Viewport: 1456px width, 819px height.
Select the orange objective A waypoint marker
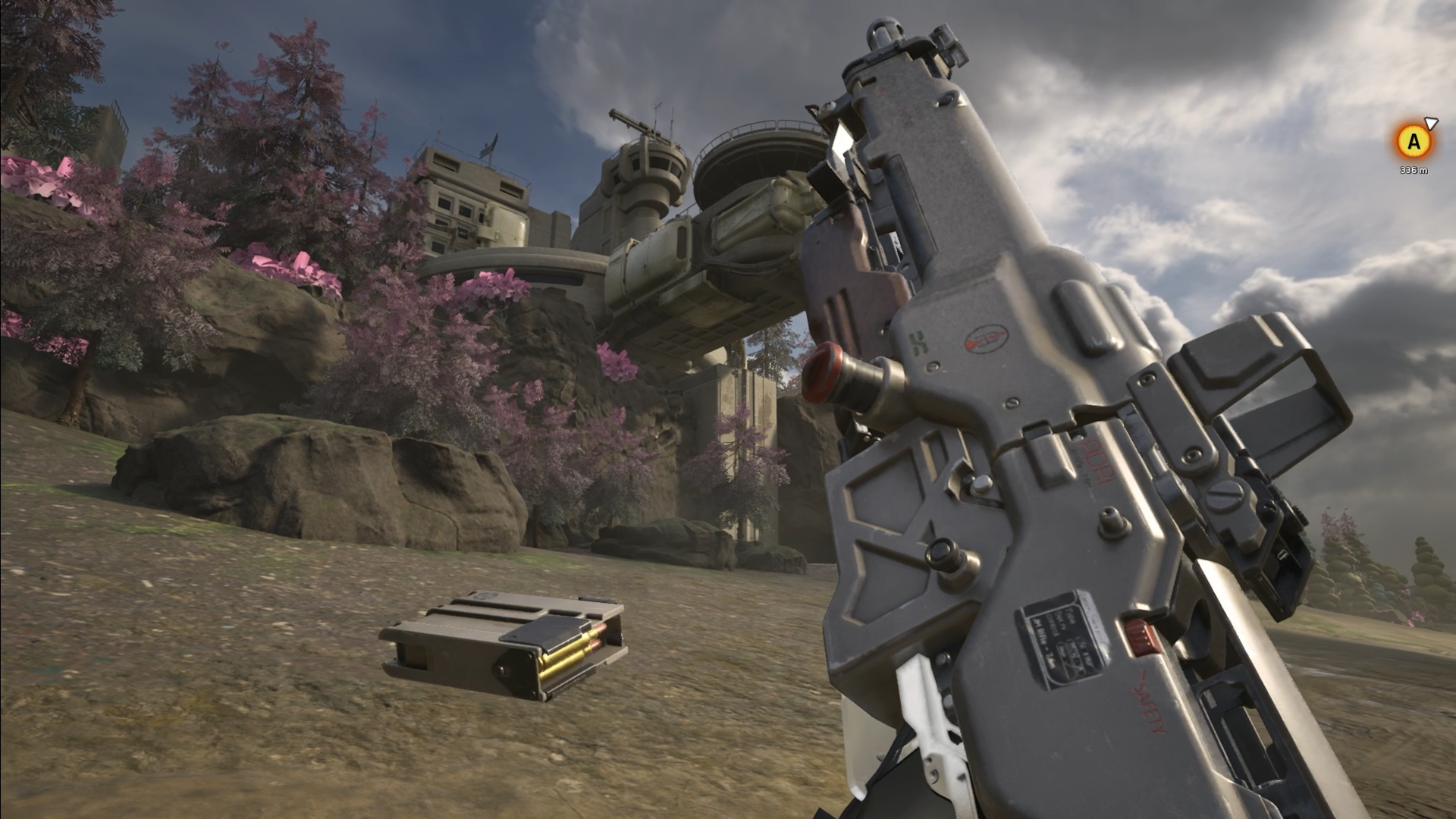point(1414,142)
